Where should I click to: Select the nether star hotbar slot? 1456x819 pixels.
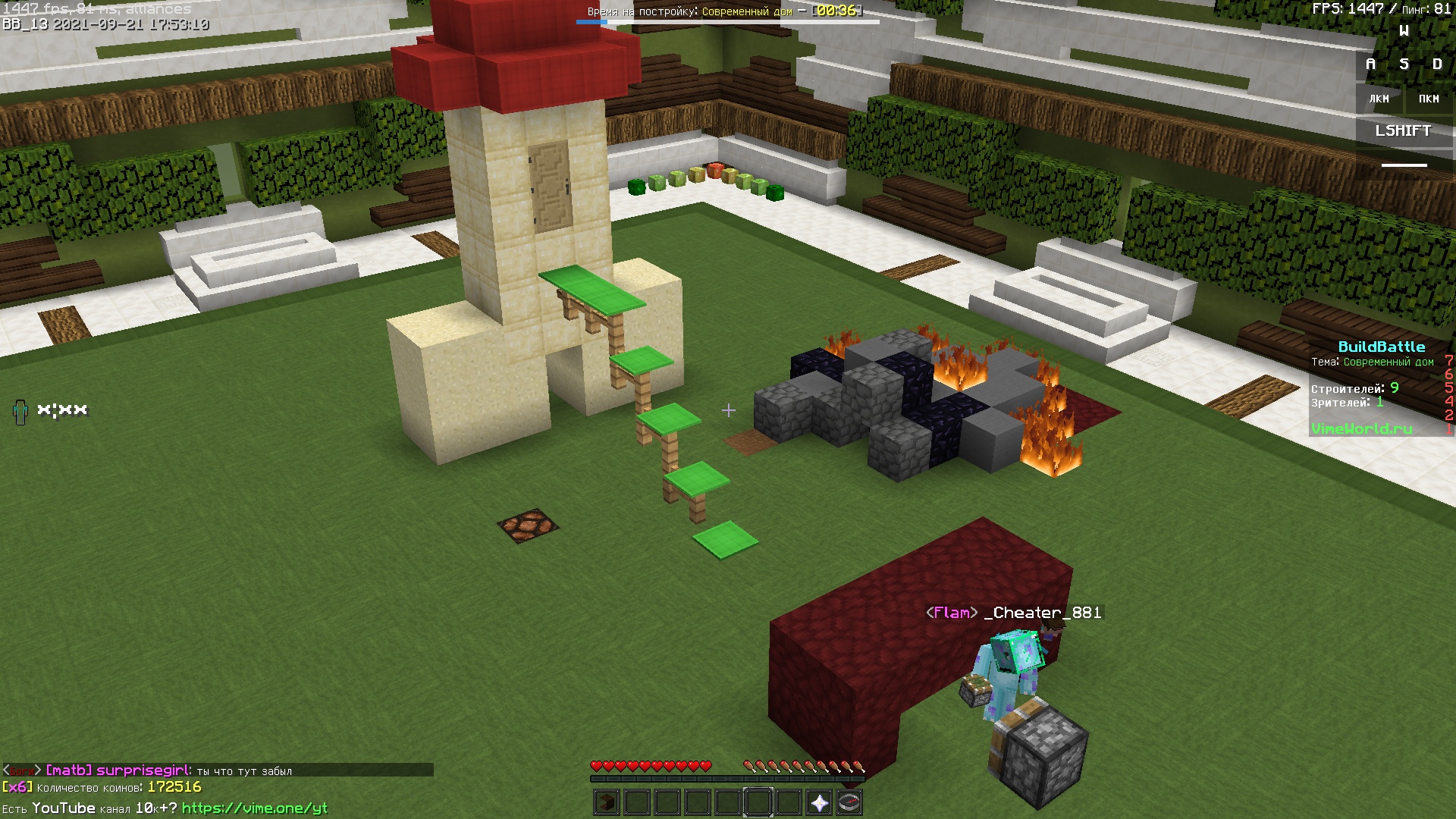click(819, 802)
